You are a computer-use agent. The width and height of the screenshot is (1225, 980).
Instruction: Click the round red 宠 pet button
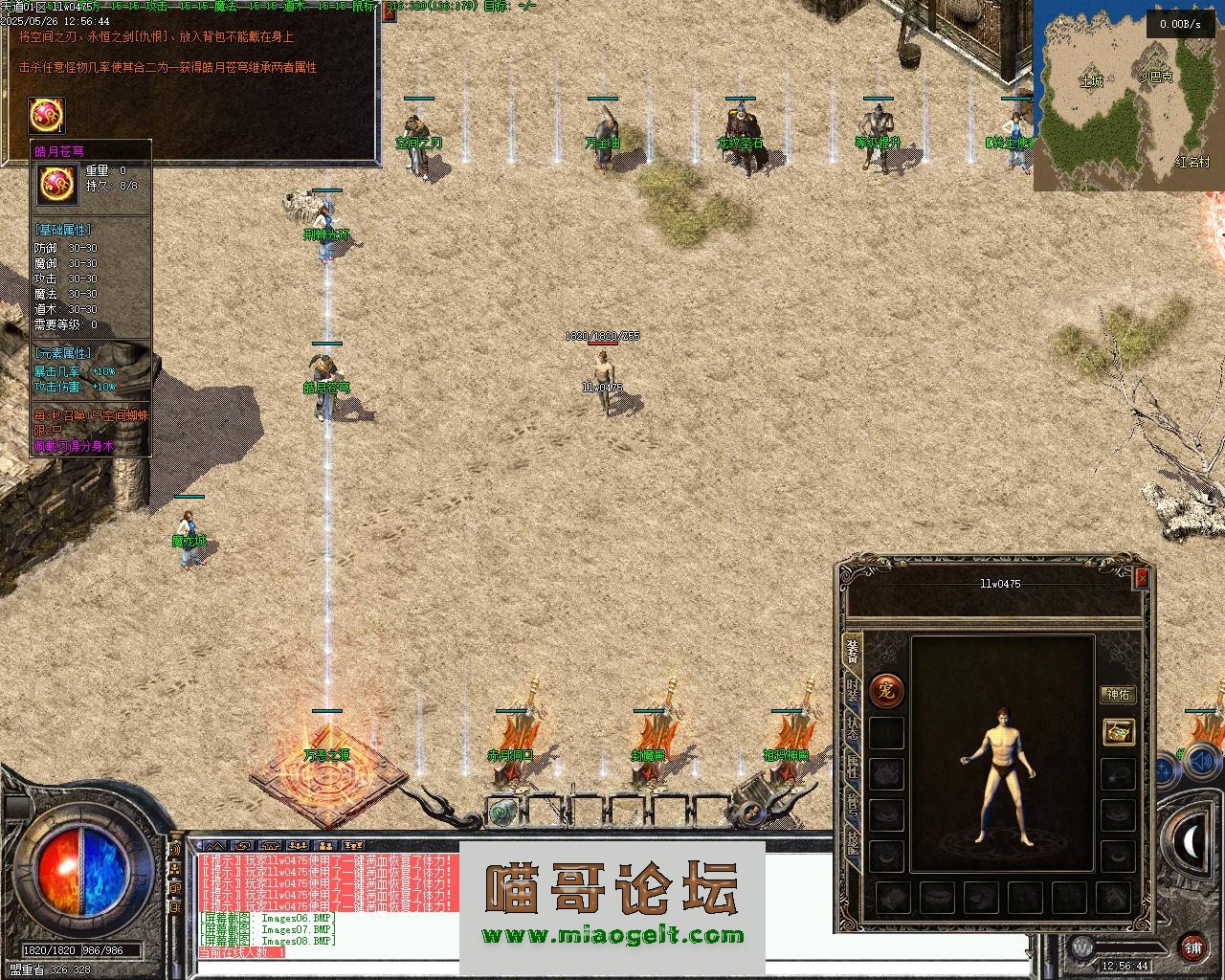click(886, 690)
